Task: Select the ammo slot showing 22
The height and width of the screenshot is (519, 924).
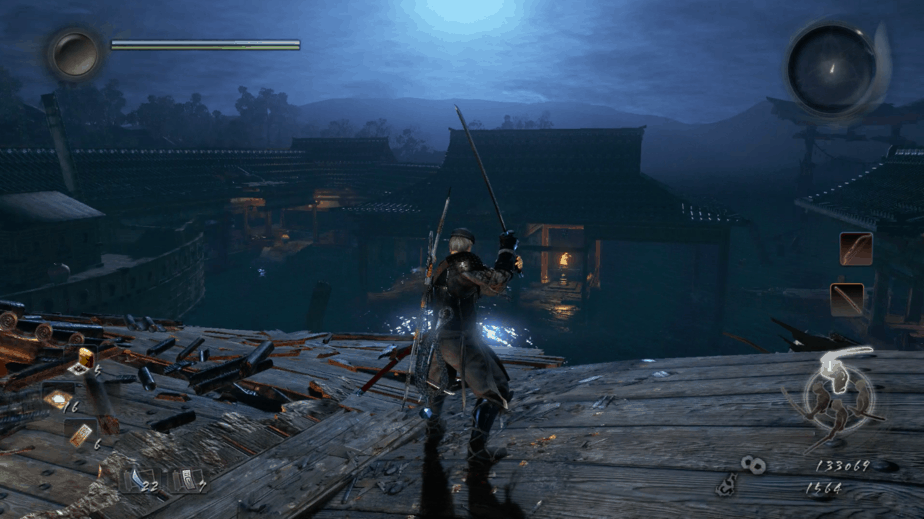Action: 139,481
